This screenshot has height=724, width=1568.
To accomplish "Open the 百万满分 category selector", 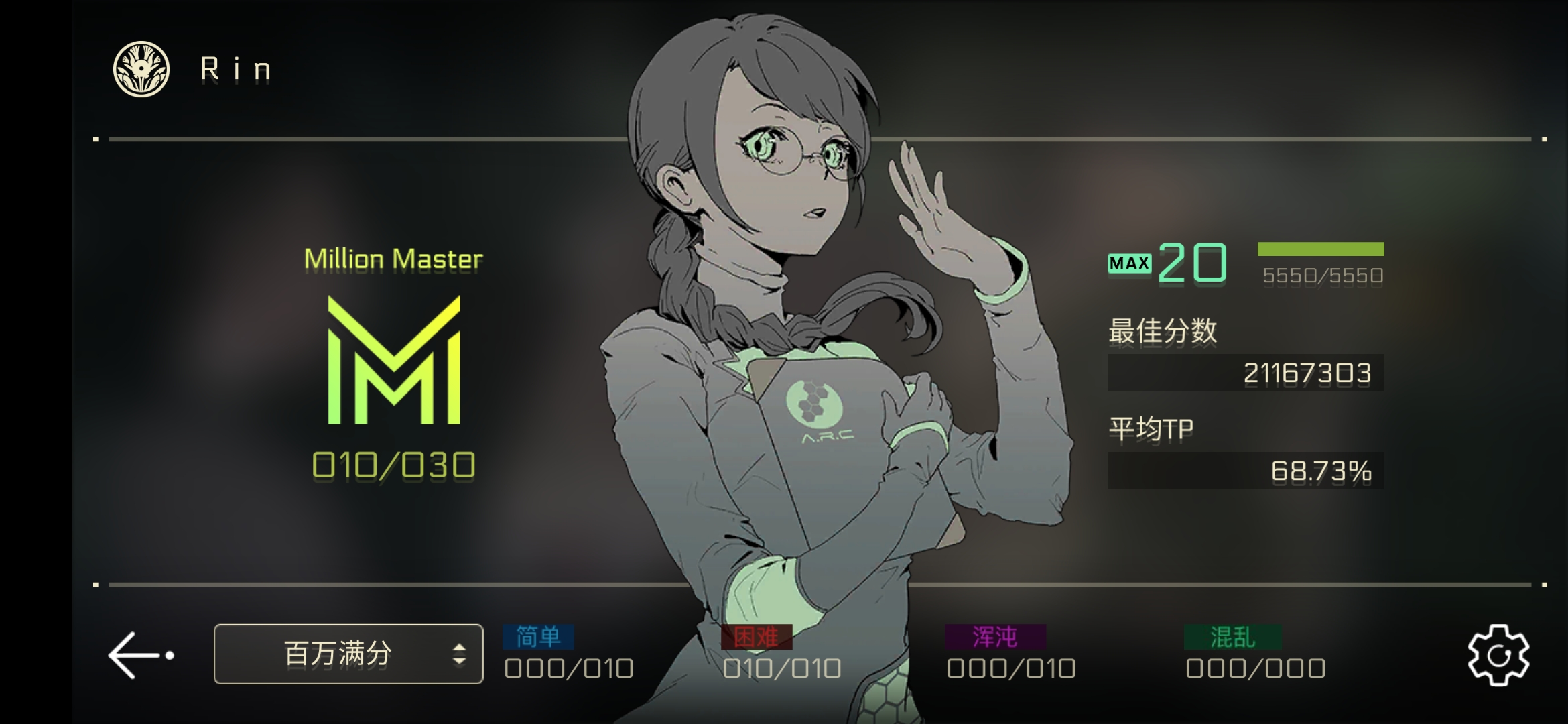I will [x=348, y=654].
